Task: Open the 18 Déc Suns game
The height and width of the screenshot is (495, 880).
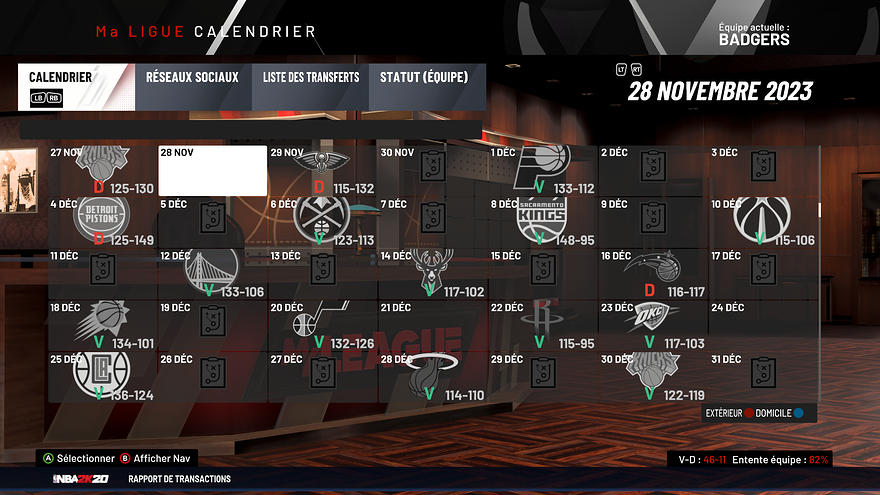Action: pyautogui.click(x=103, y=324)
